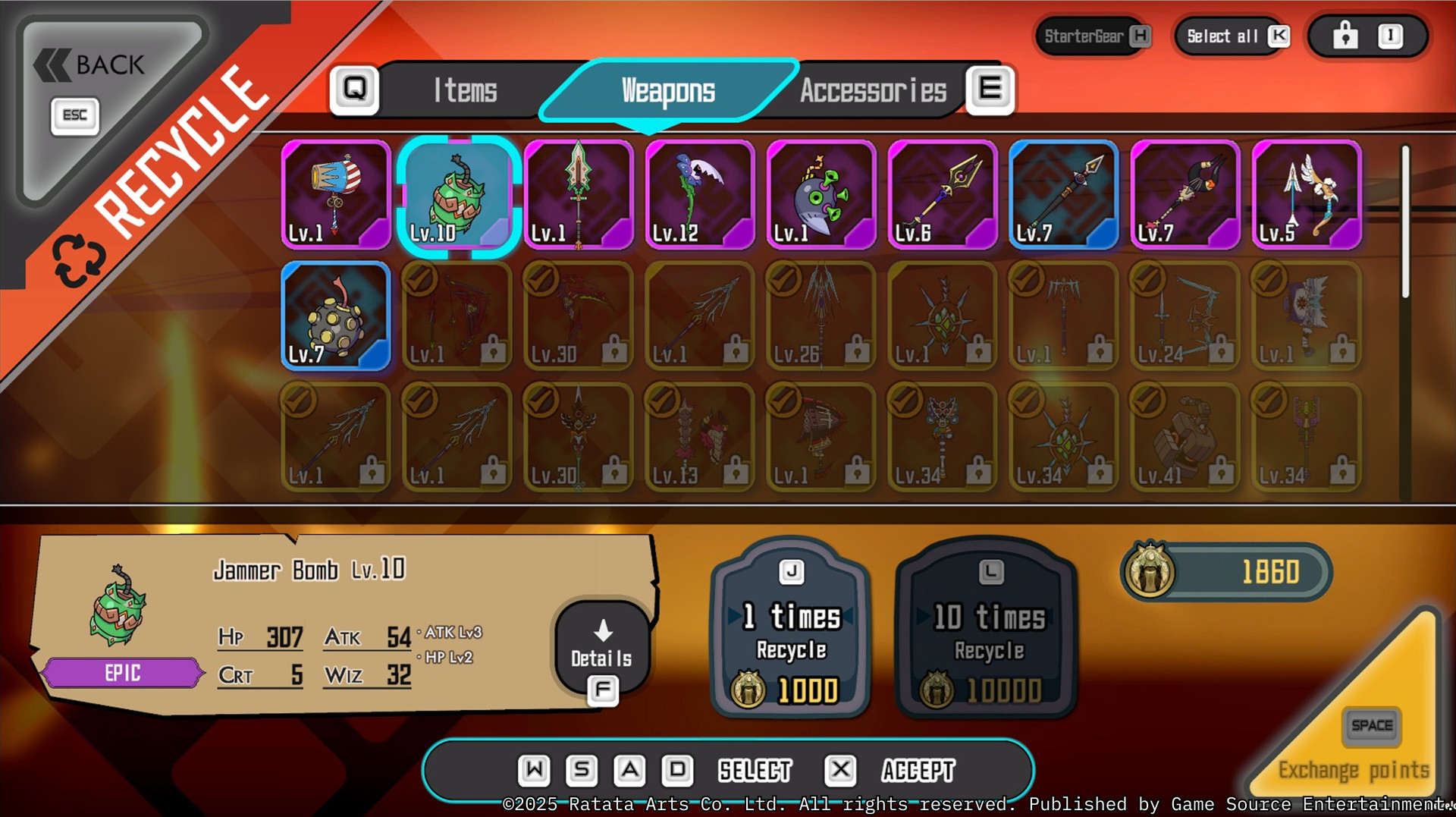Viewport: 1456px width, 817px height.
Task: Select the winged bow Lv.5 weapon
Action: 1307,195
